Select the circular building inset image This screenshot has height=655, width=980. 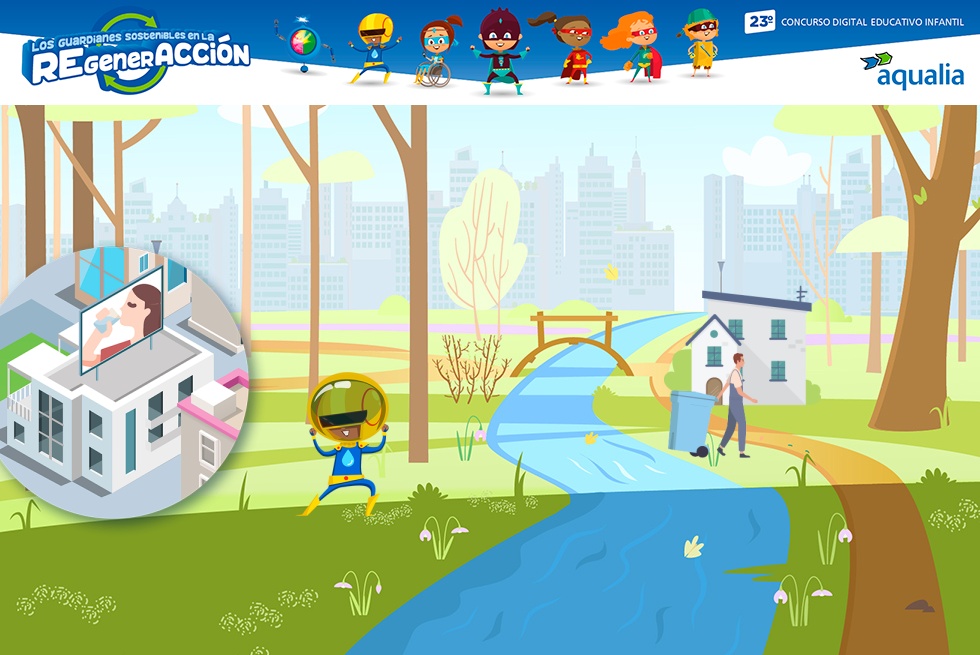pyautogui.click(x=120, y=386)
